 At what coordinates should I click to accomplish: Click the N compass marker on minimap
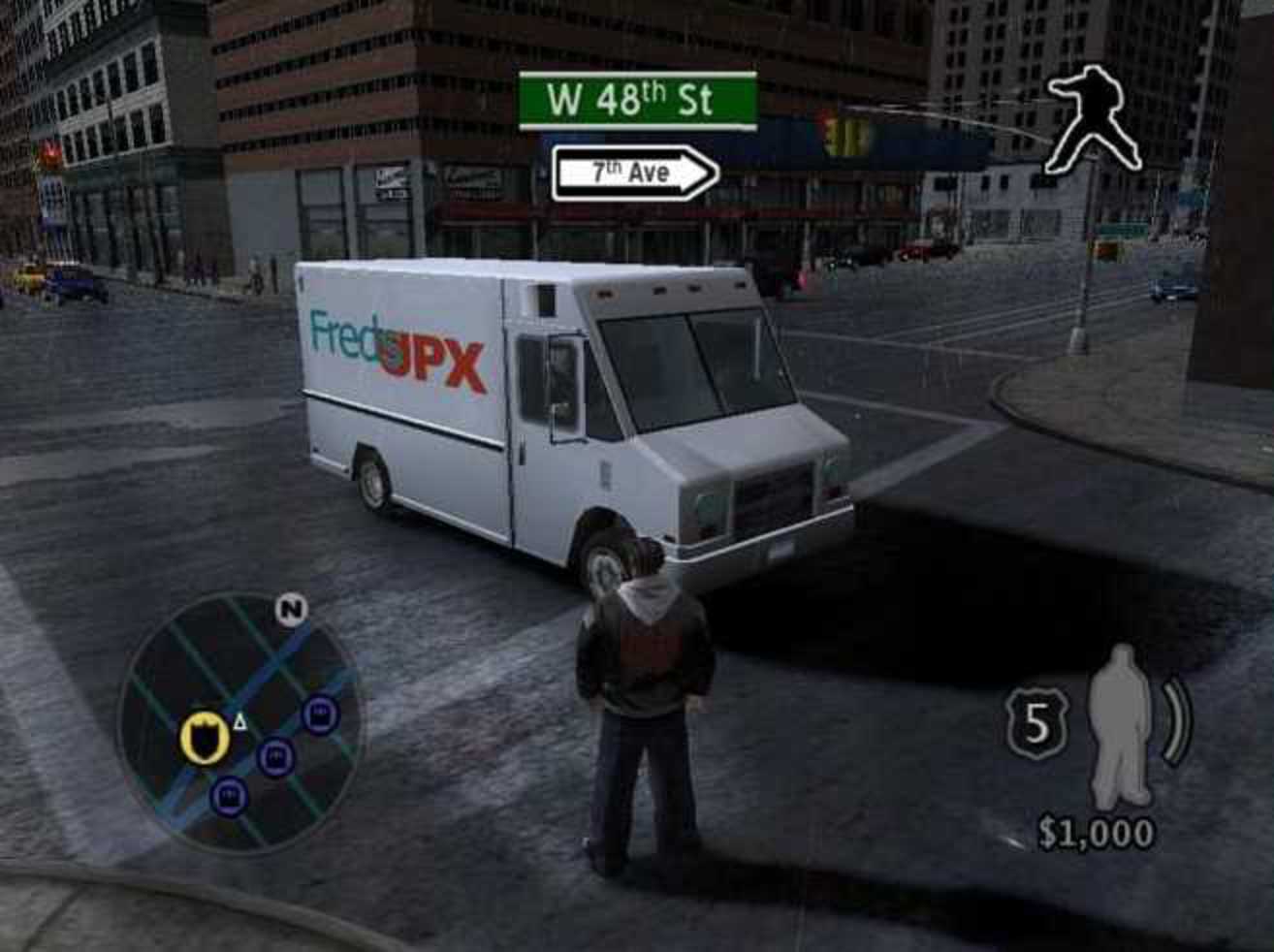(291, 609)
